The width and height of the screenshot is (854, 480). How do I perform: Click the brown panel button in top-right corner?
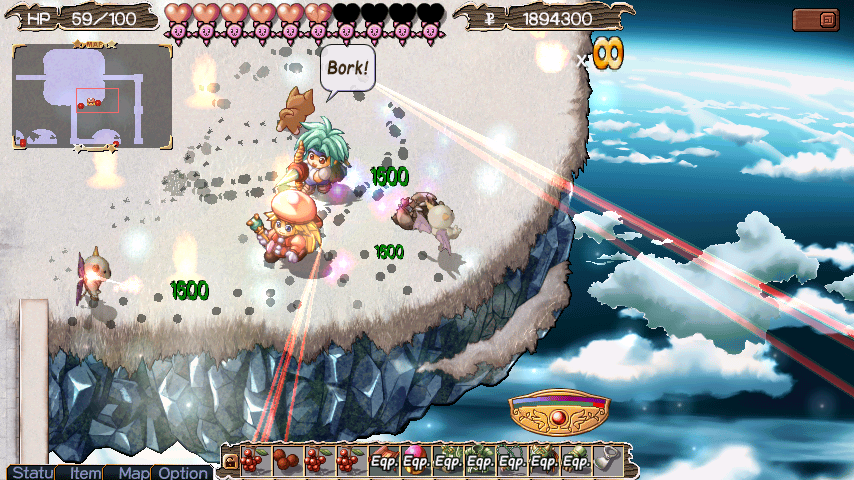click(816, 20)
